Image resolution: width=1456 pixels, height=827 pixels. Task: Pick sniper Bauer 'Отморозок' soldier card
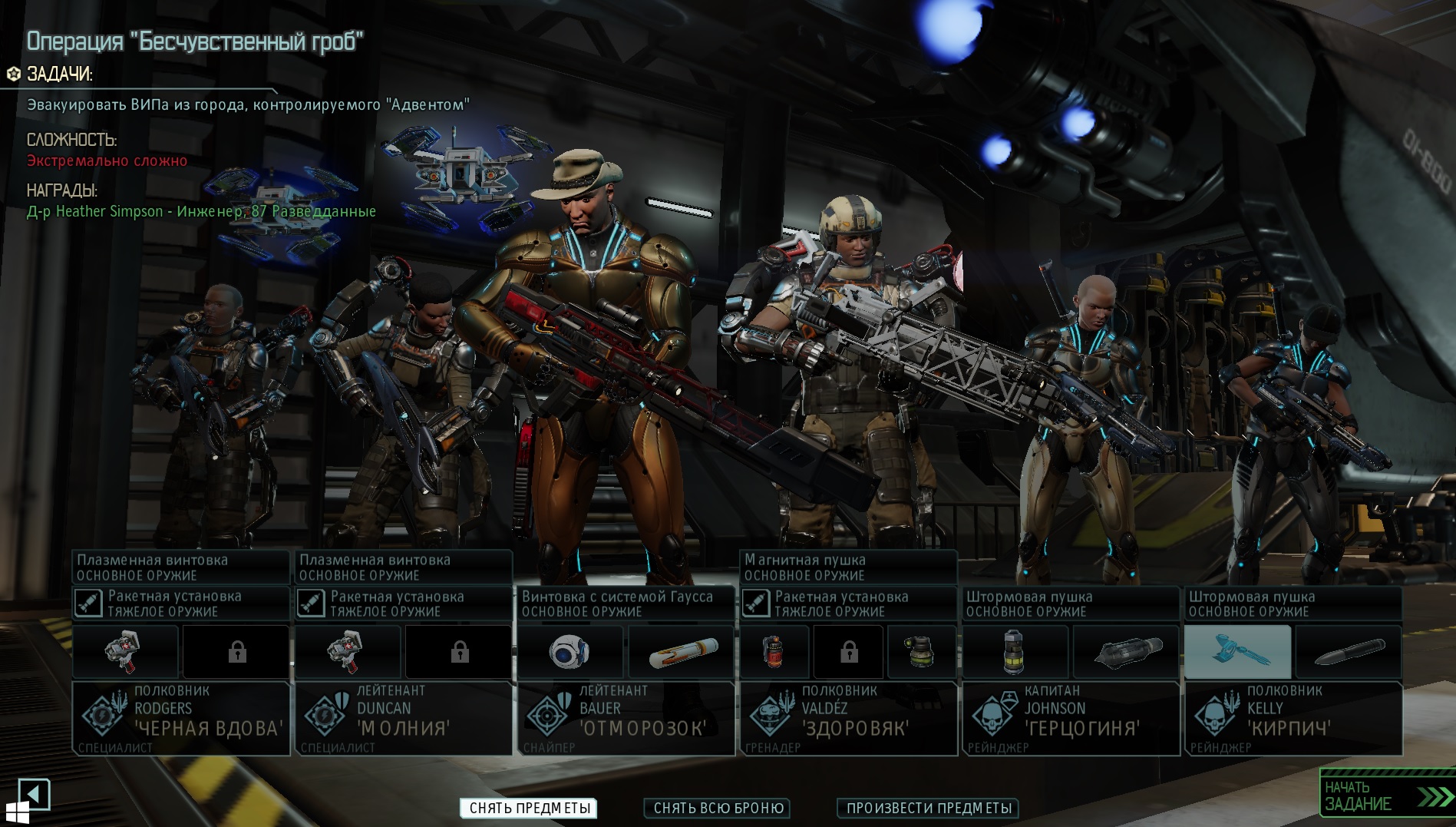626,717
